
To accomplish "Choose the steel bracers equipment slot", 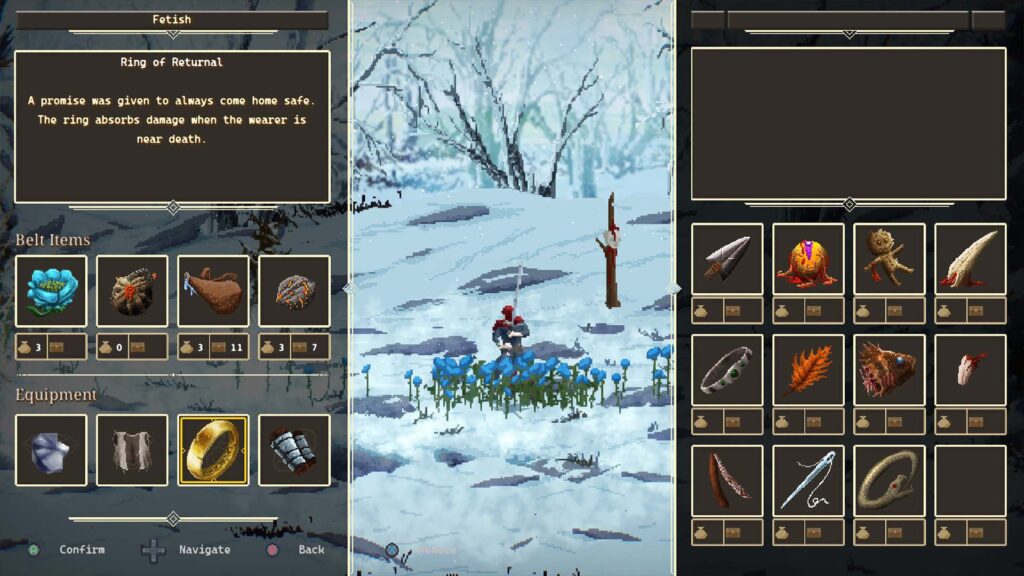I will coord(294,450).
